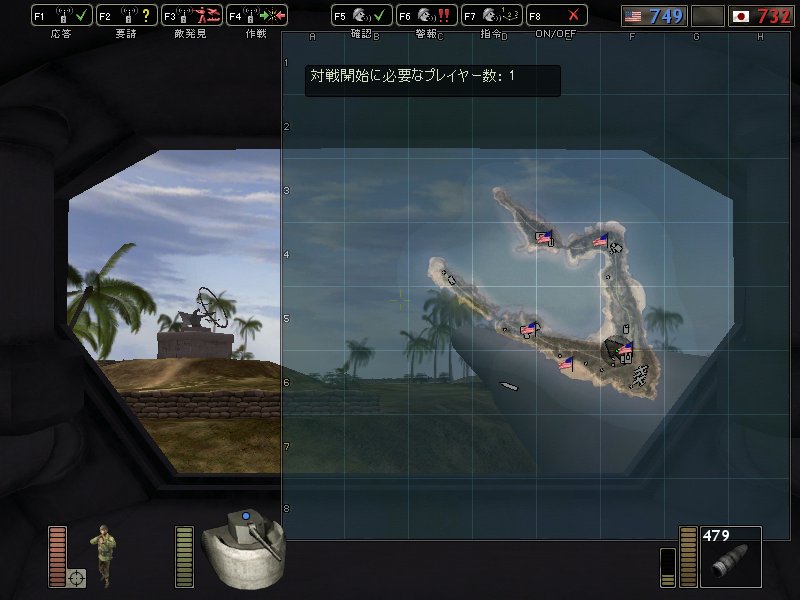This screenshot has width=800, height=600.
Task: Click the airfield plane marker on the map
Action: point(640,373)
